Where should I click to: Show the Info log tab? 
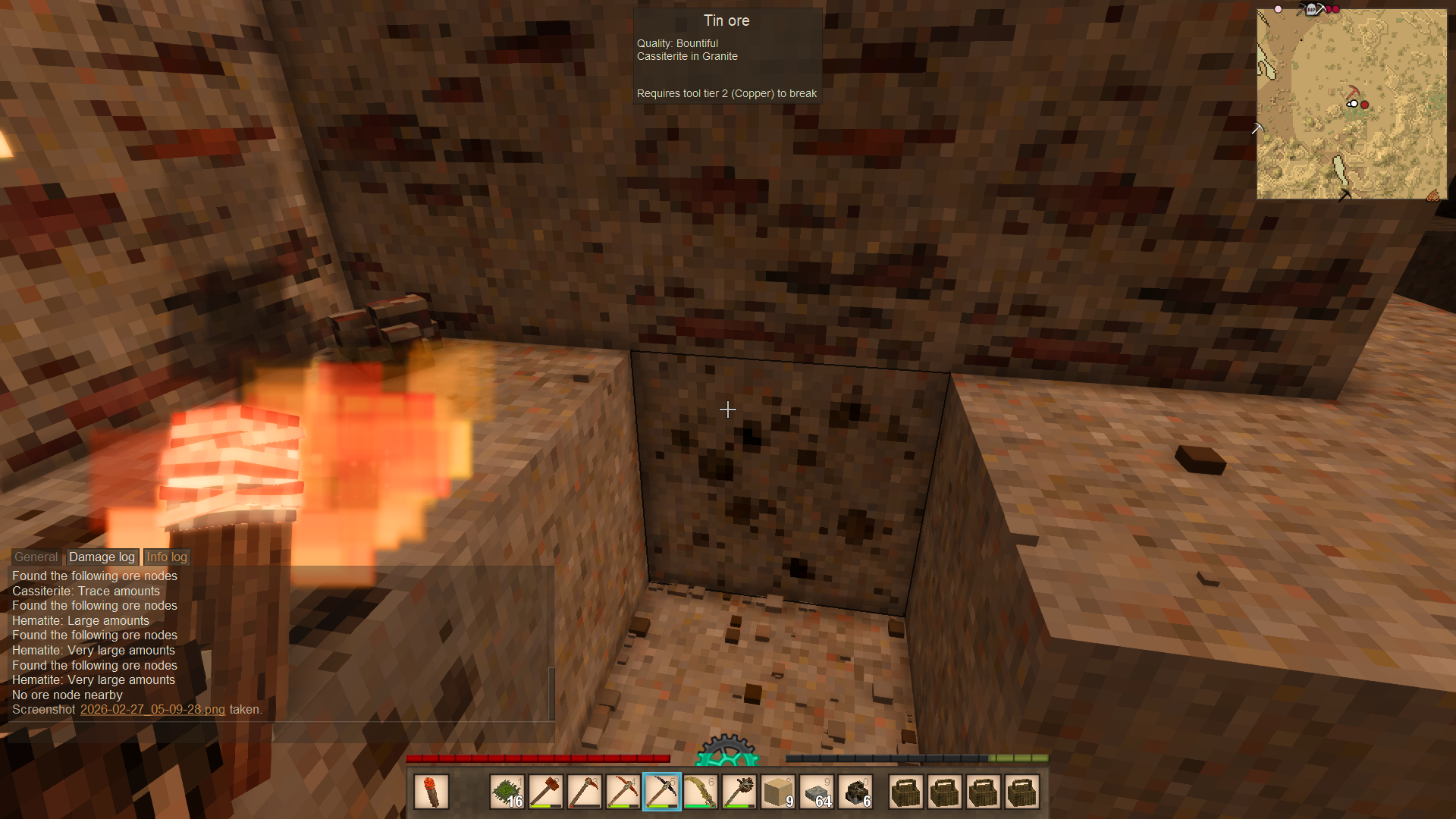(x=167, y=557)
